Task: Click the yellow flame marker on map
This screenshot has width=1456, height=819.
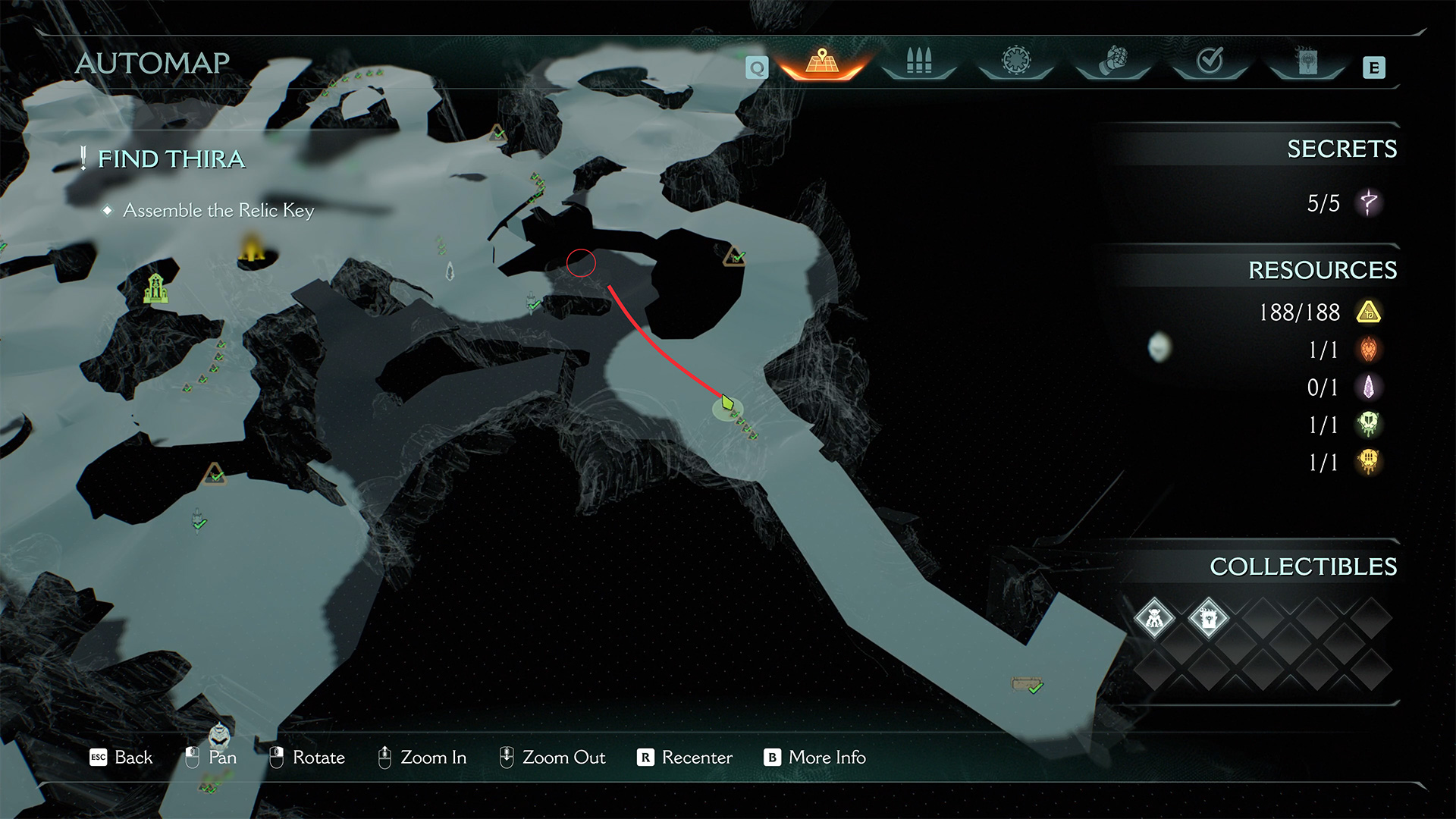Action: [x=252, y=249]
